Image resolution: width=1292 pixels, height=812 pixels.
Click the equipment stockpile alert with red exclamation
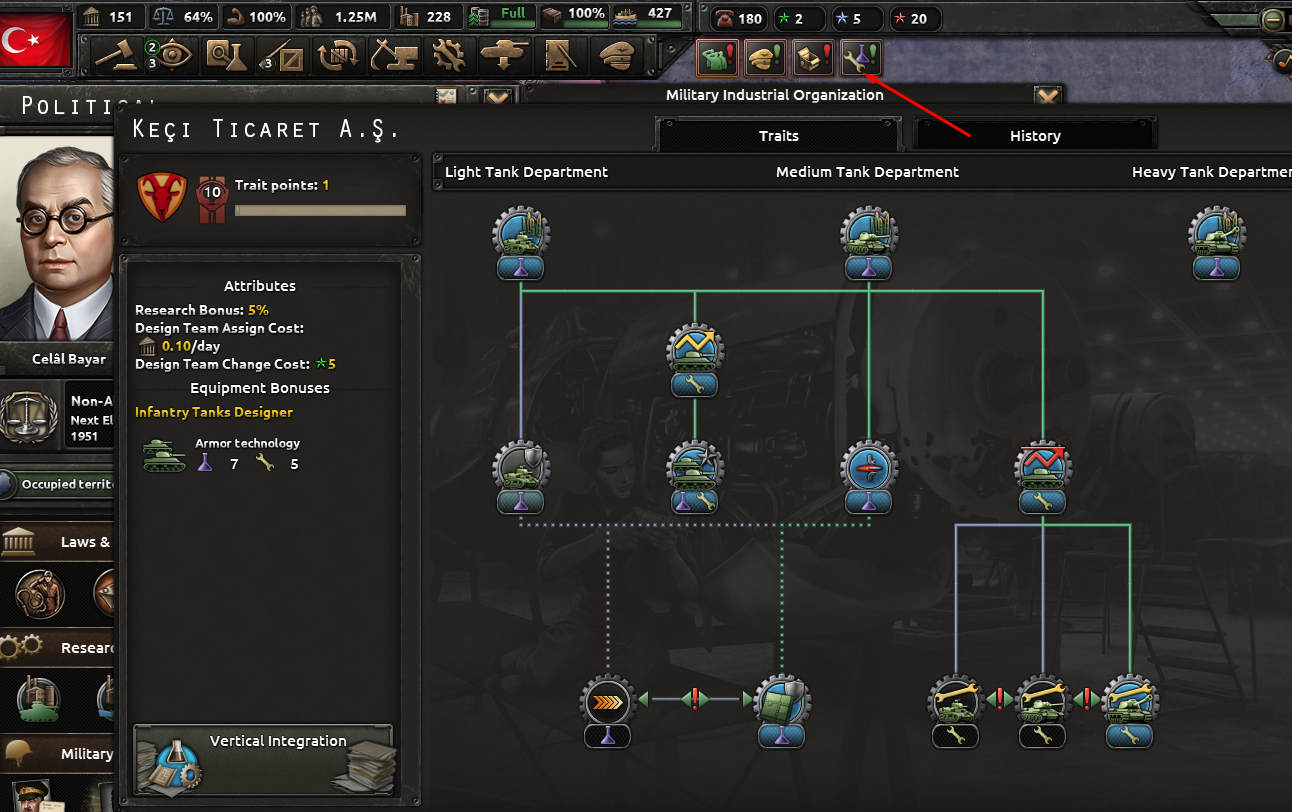tap(813, 58)
